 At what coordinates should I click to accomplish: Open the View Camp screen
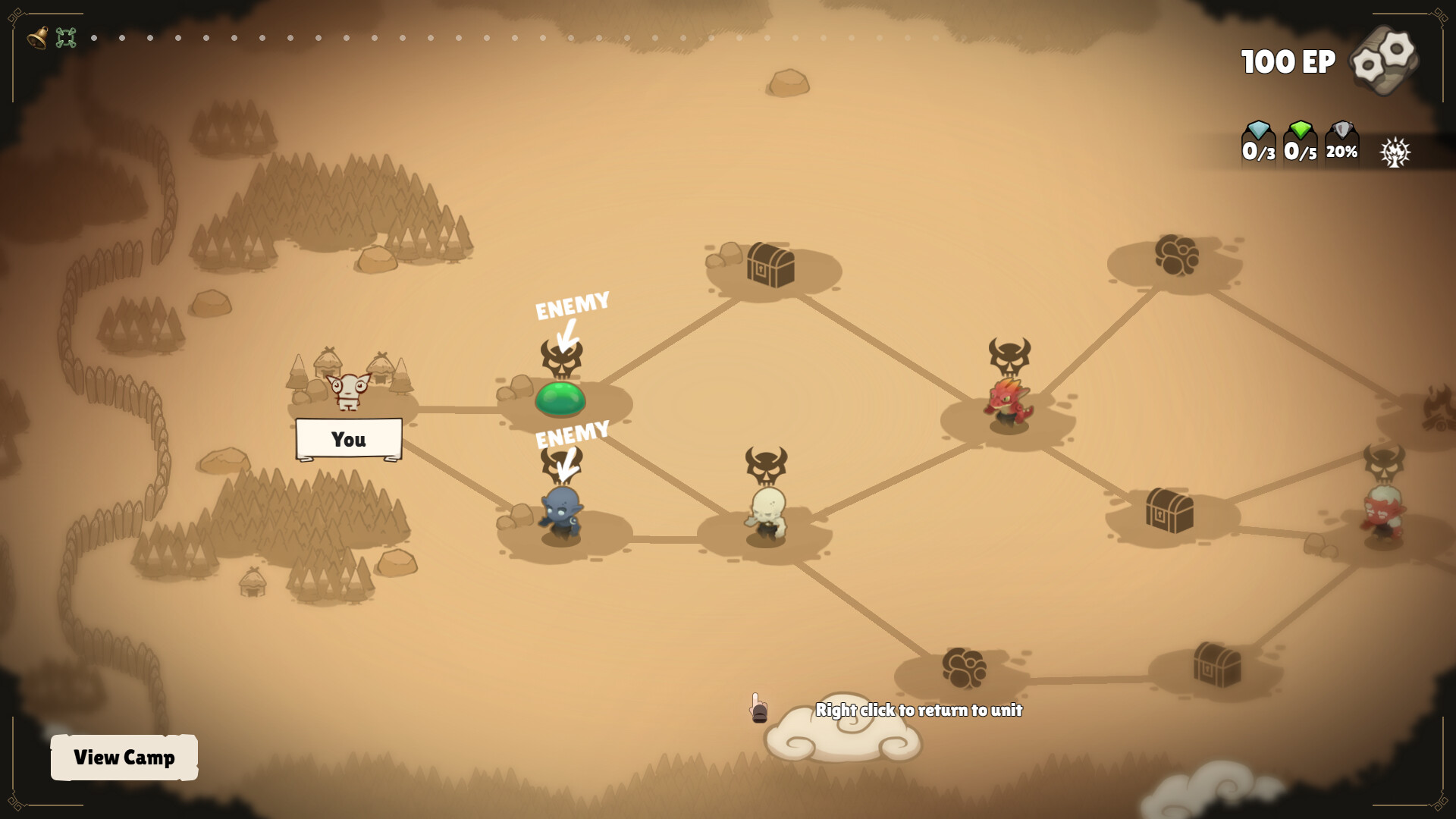click(124, 757)
